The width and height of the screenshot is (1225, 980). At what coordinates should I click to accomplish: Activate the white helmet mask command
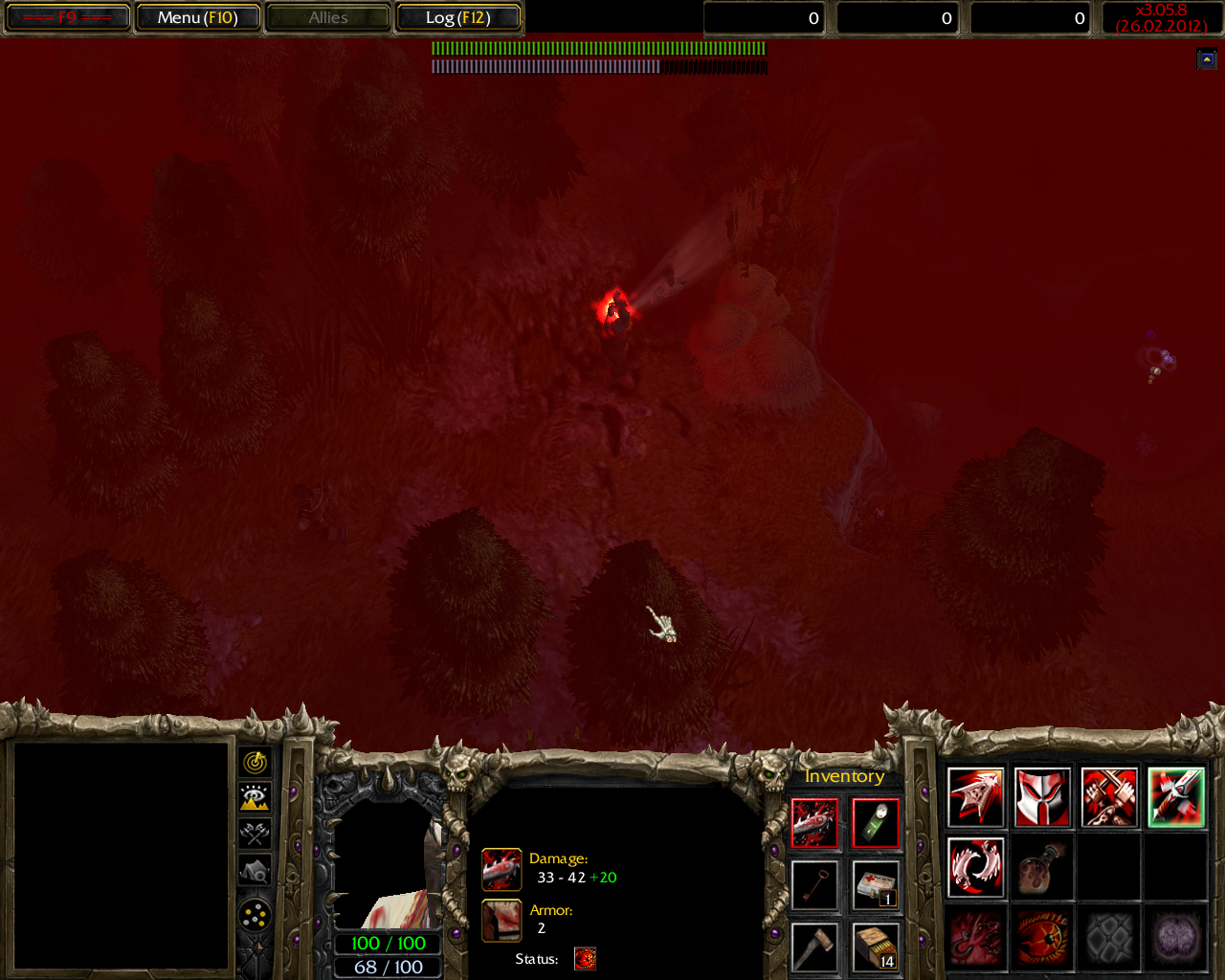point(1042,797)
